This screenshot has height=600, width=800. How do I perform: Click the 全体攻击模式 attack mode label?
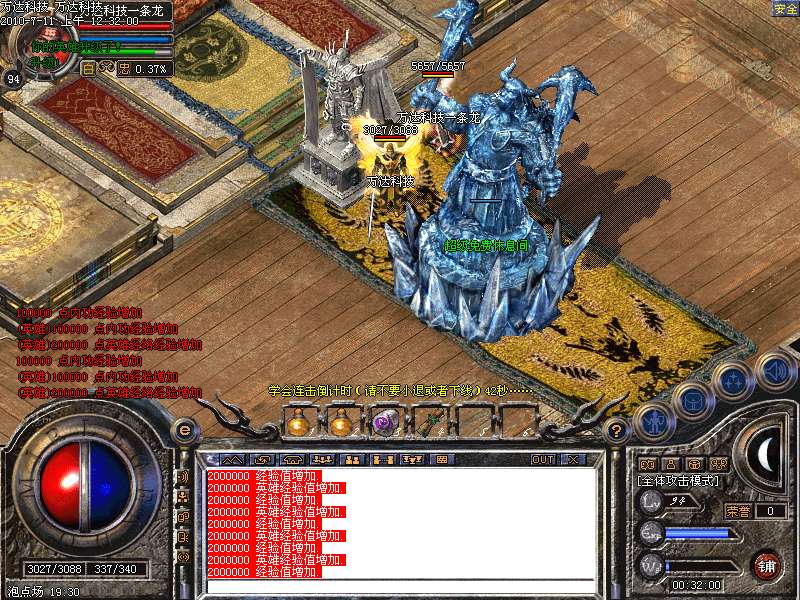pos(678,481)
